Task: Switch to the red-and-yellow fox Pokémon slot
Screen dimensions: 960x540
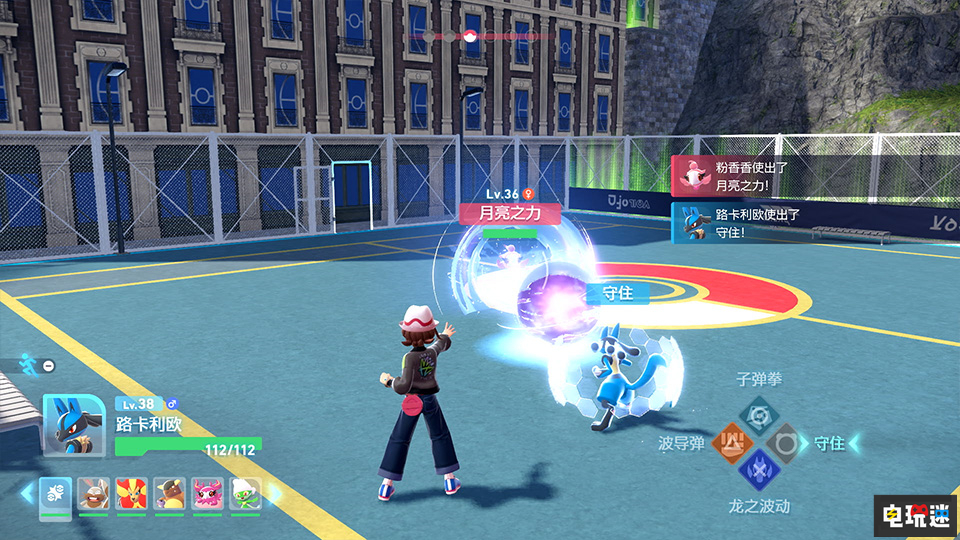Action: click(x=132, y=494)
